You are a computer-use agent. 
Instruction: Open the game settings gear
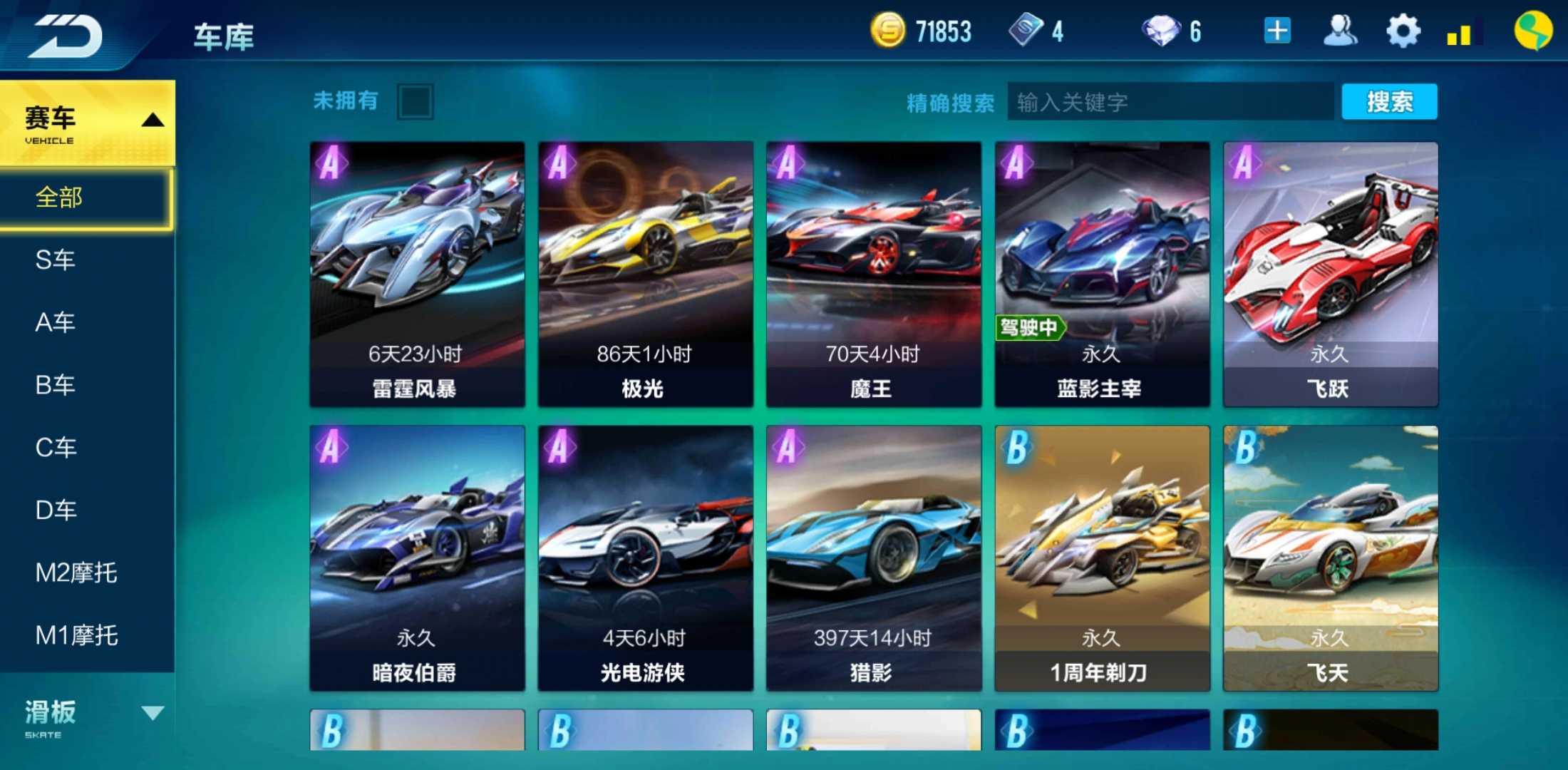pos(1402,30)
